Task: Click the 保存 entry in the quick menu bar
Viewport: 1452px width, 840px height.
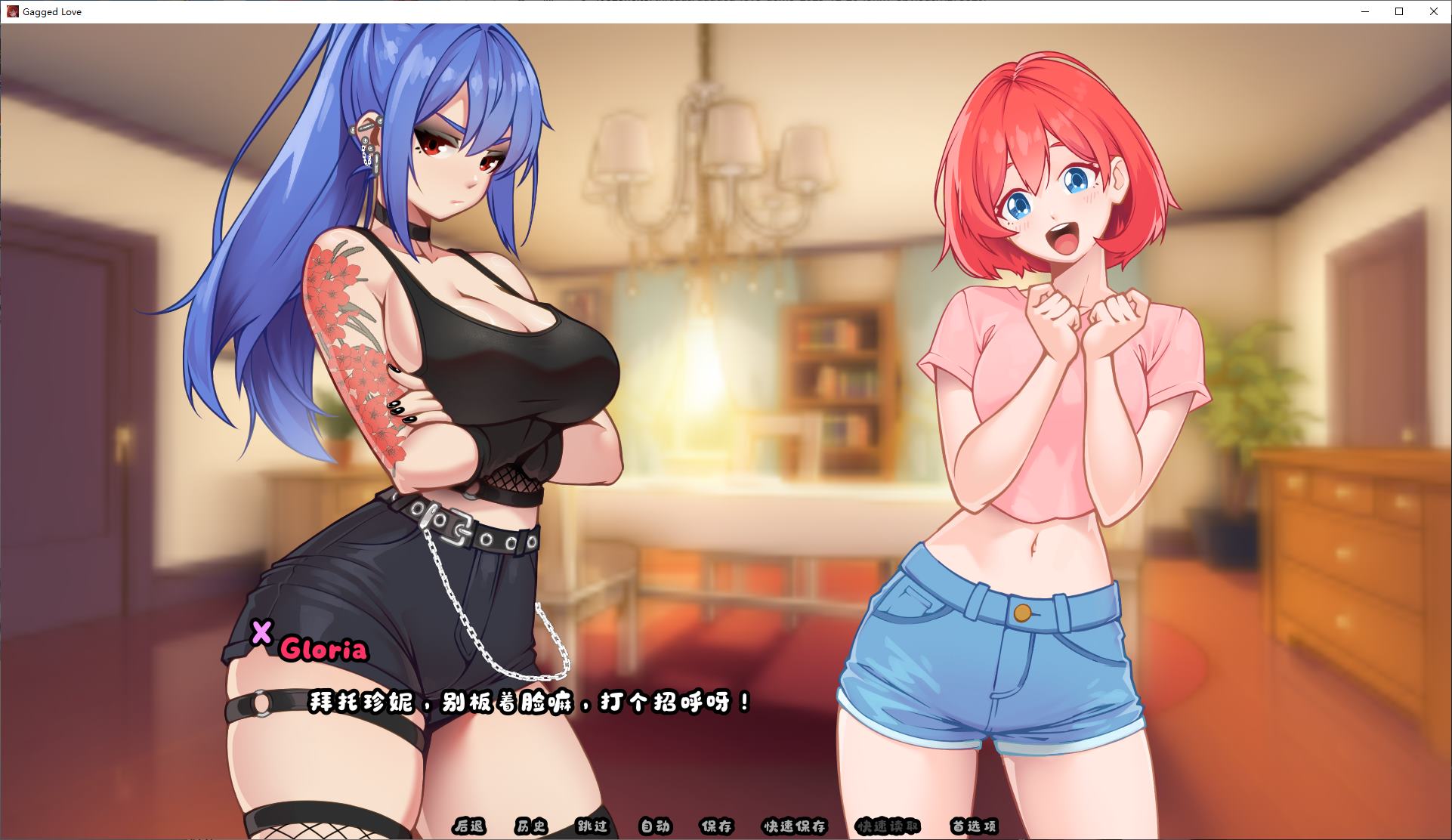Action: (x=715, y=827)
